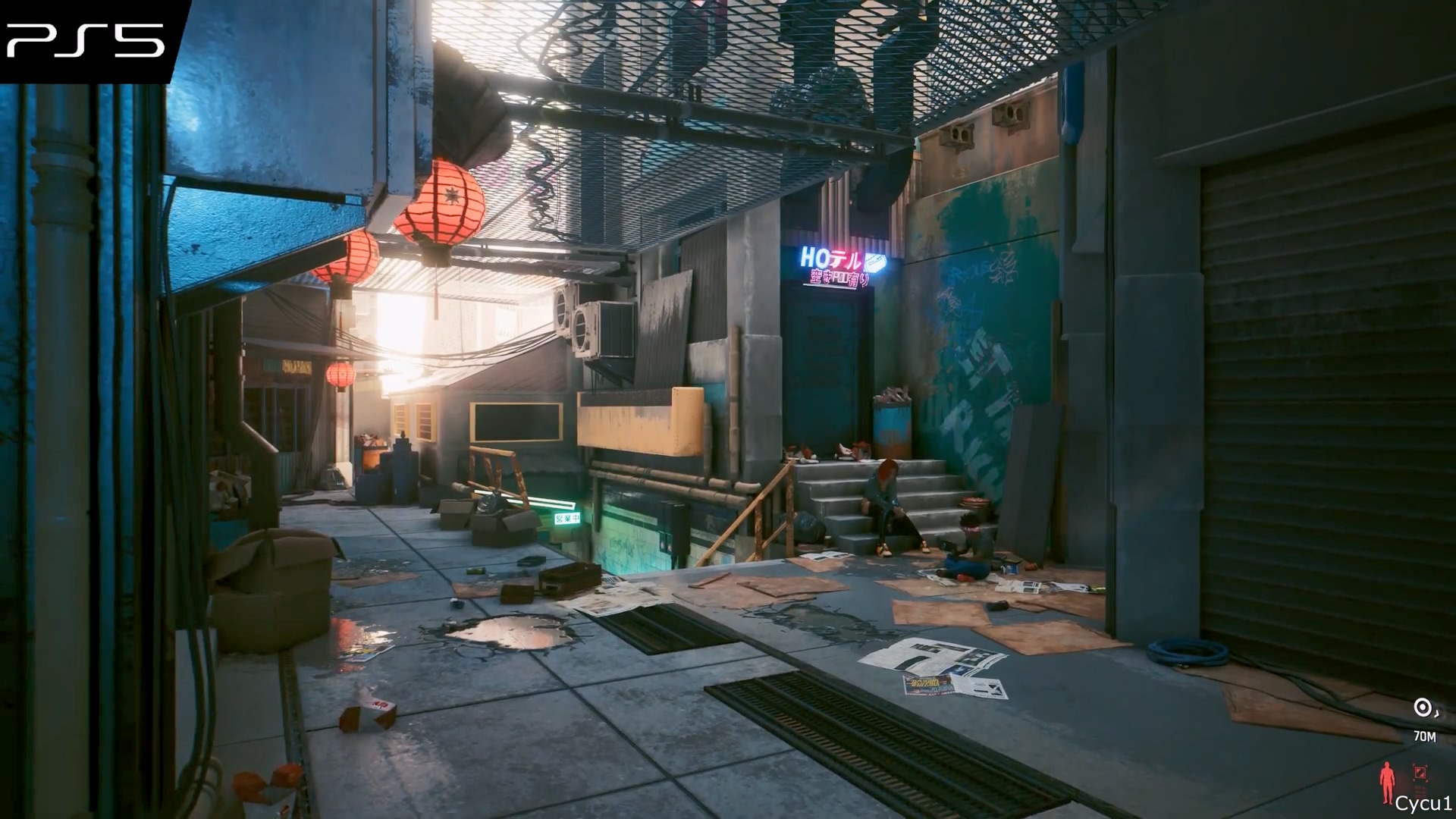Viewport: 1456px width, 819px height.
Task: Click the red square bracketed HUD icon
Action: point(1420,773)
